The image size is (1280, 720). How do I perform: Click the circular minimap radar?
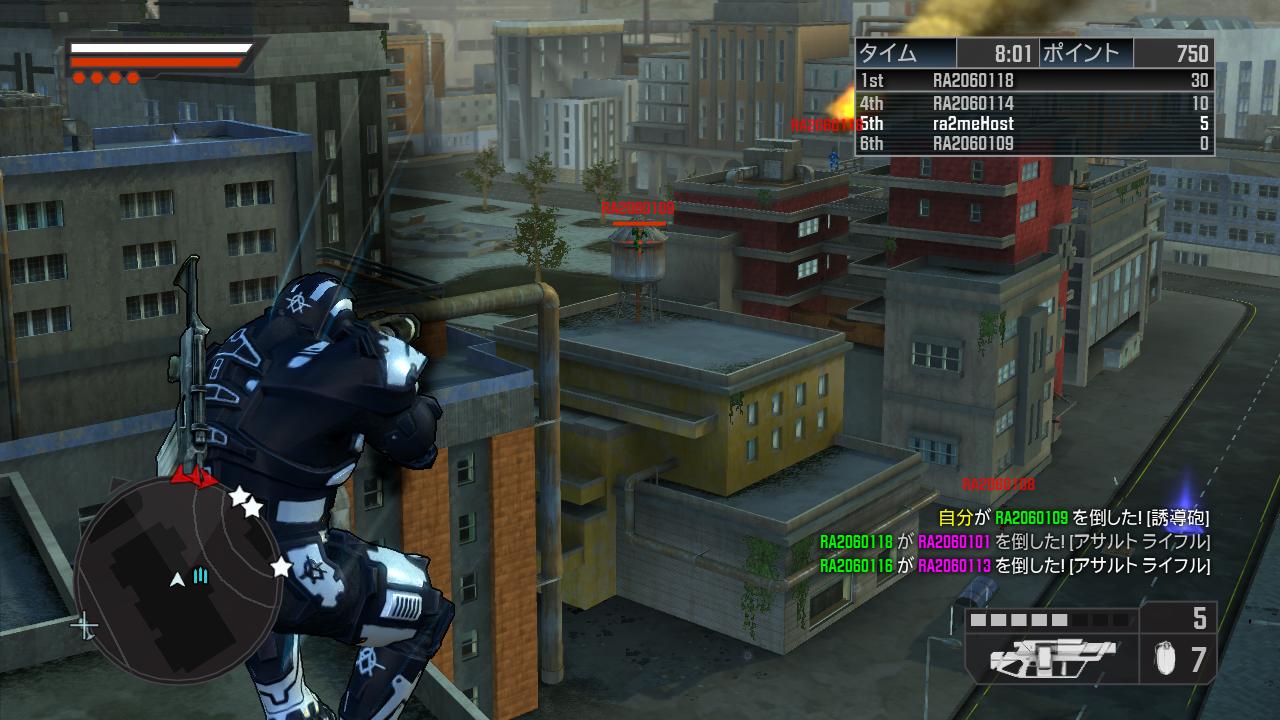(x=178, y=572)
